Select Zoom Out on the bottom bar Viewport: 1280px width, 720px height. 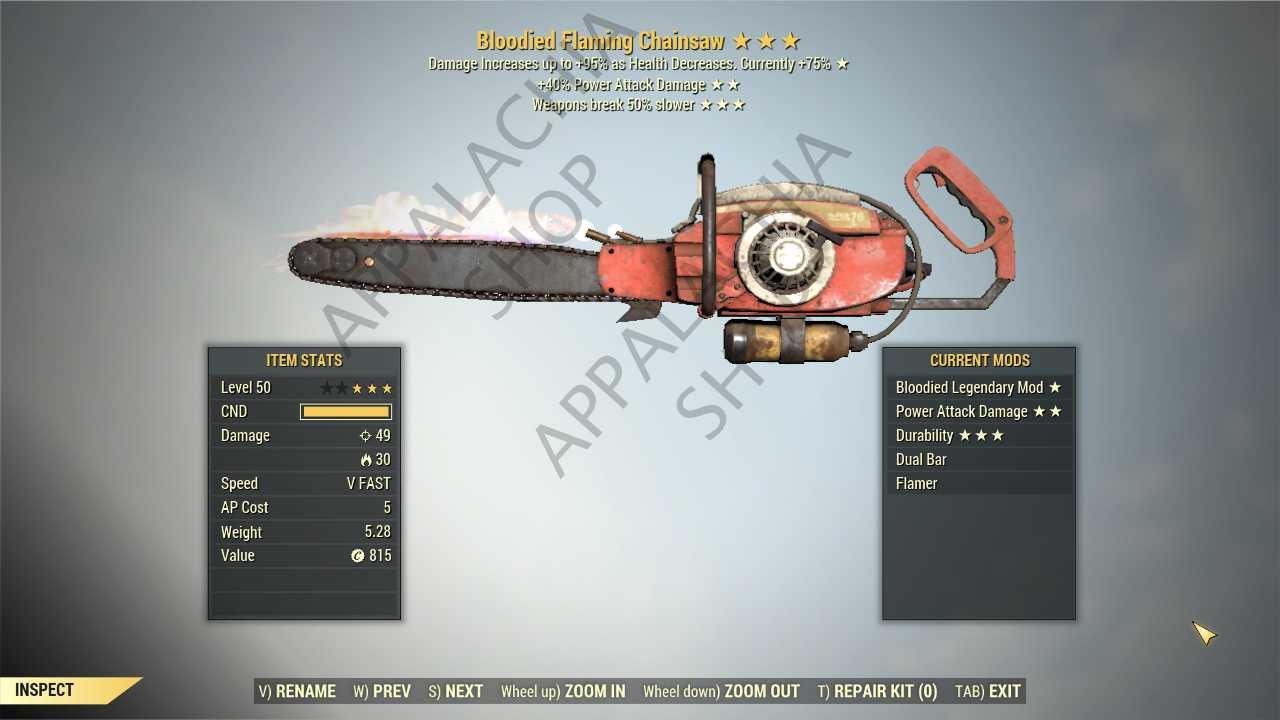point(721,691)
